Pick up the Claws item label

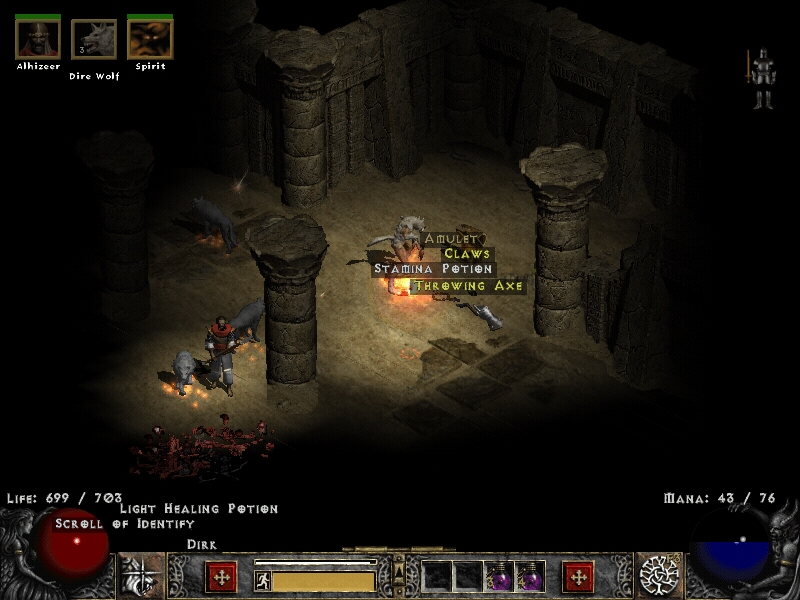[x=467, y=254]
